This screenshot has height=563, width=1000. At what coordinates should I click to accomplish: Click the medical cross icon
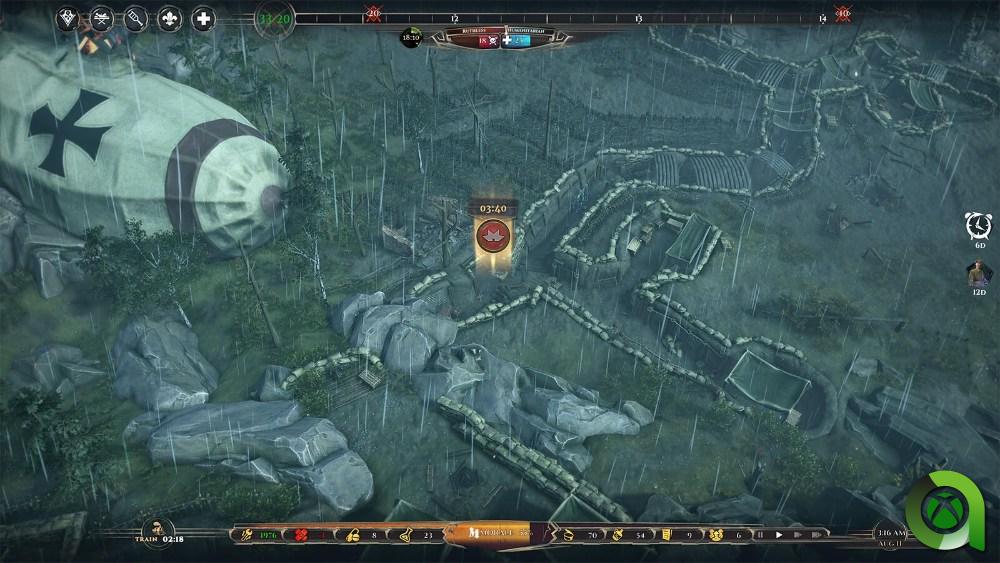pyautogui.click(x=203, y=18)
